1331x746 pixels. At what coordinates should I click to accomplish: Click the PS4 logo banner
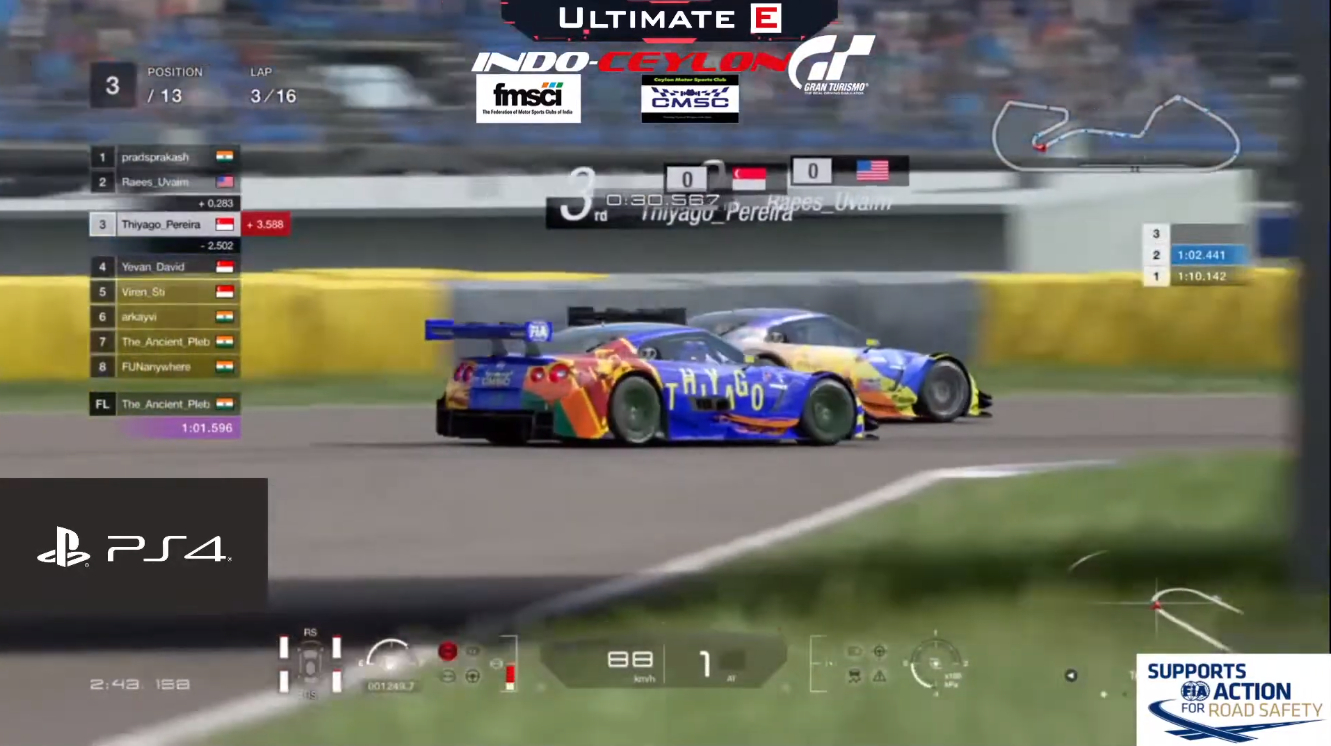click(x=133, y=546)
